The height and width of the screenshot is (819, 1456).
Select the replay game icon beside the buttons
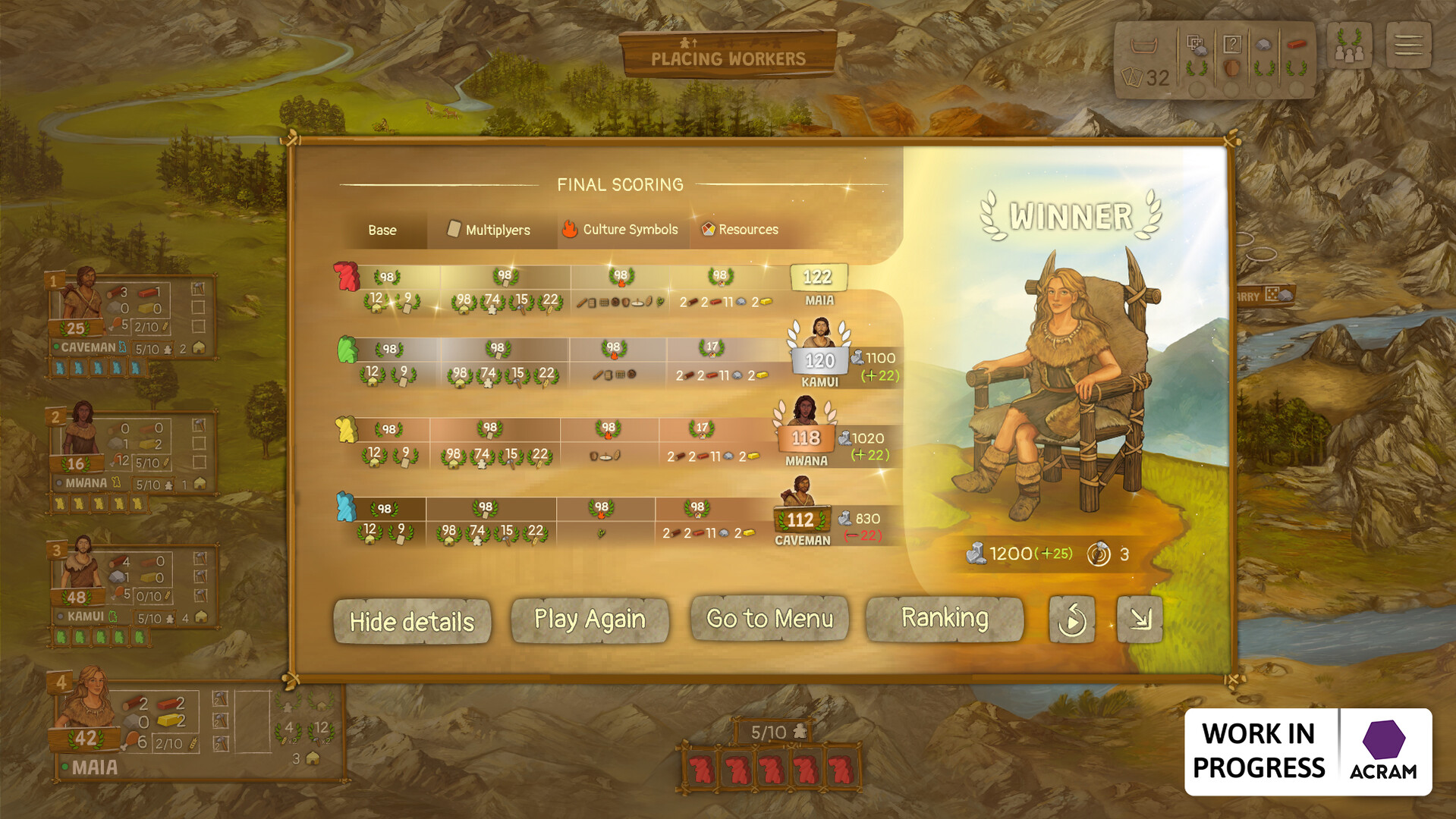(1072, 620)
